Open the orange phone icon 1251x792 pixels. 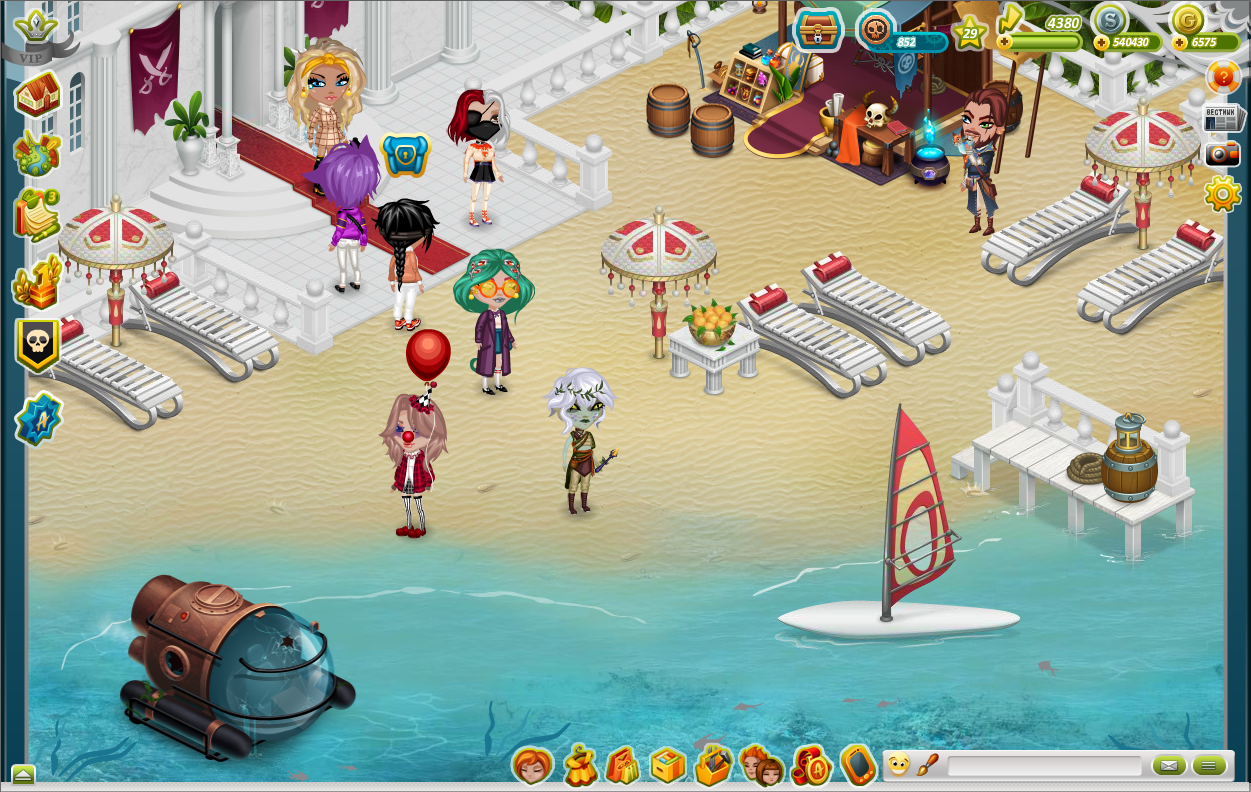(x=858, y=765)
